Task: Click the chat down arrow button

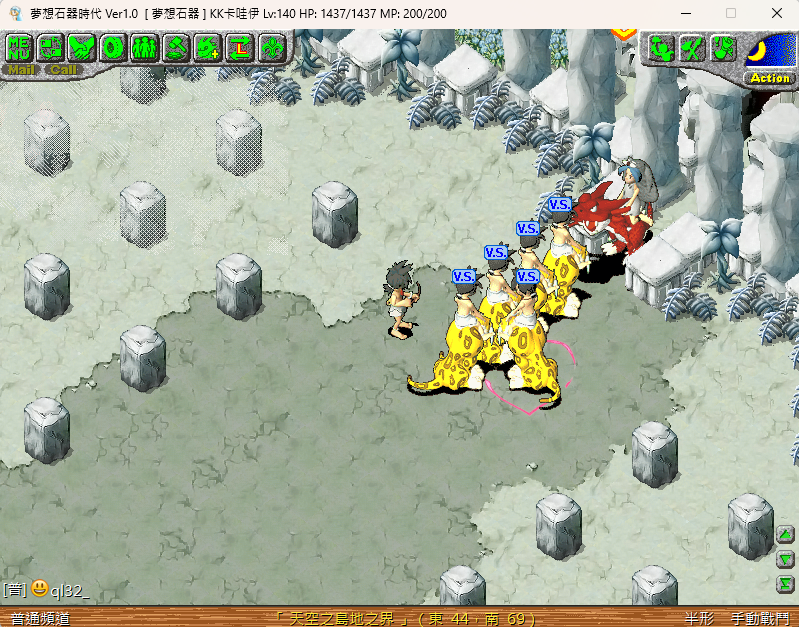Action: (x=786, y=560)
